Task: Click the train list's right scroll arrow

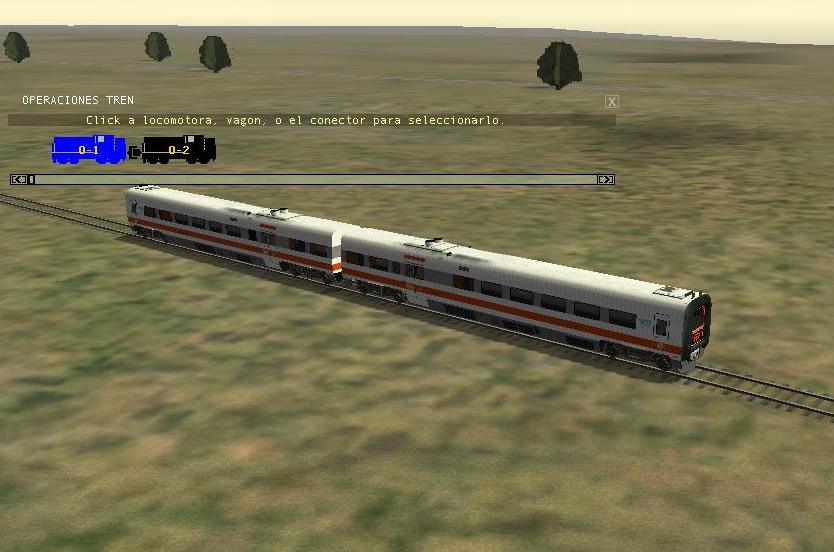Action: (x=605, y=180)
